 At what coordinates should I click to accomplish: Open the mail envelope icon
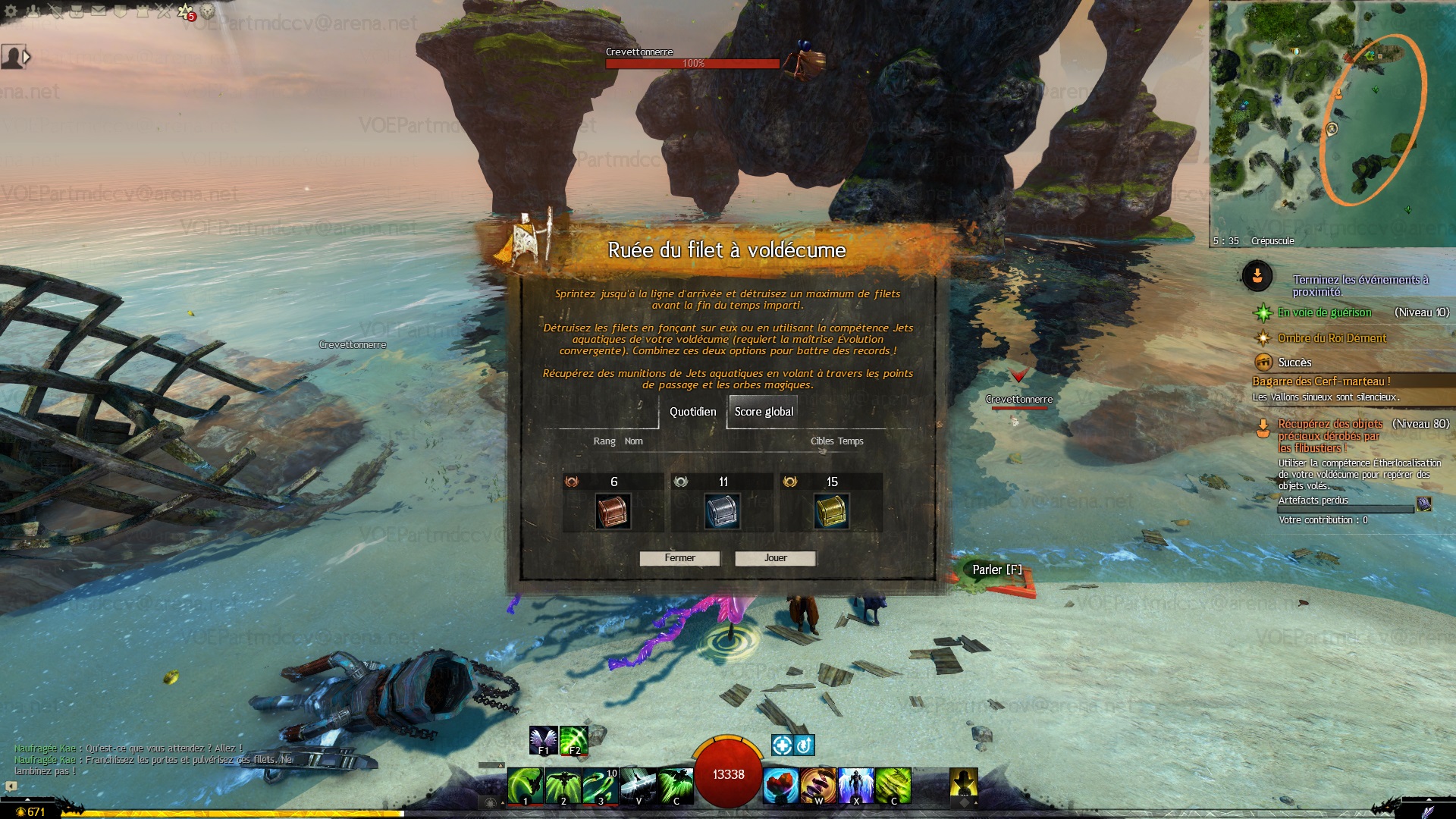click(x=99, y=11)
